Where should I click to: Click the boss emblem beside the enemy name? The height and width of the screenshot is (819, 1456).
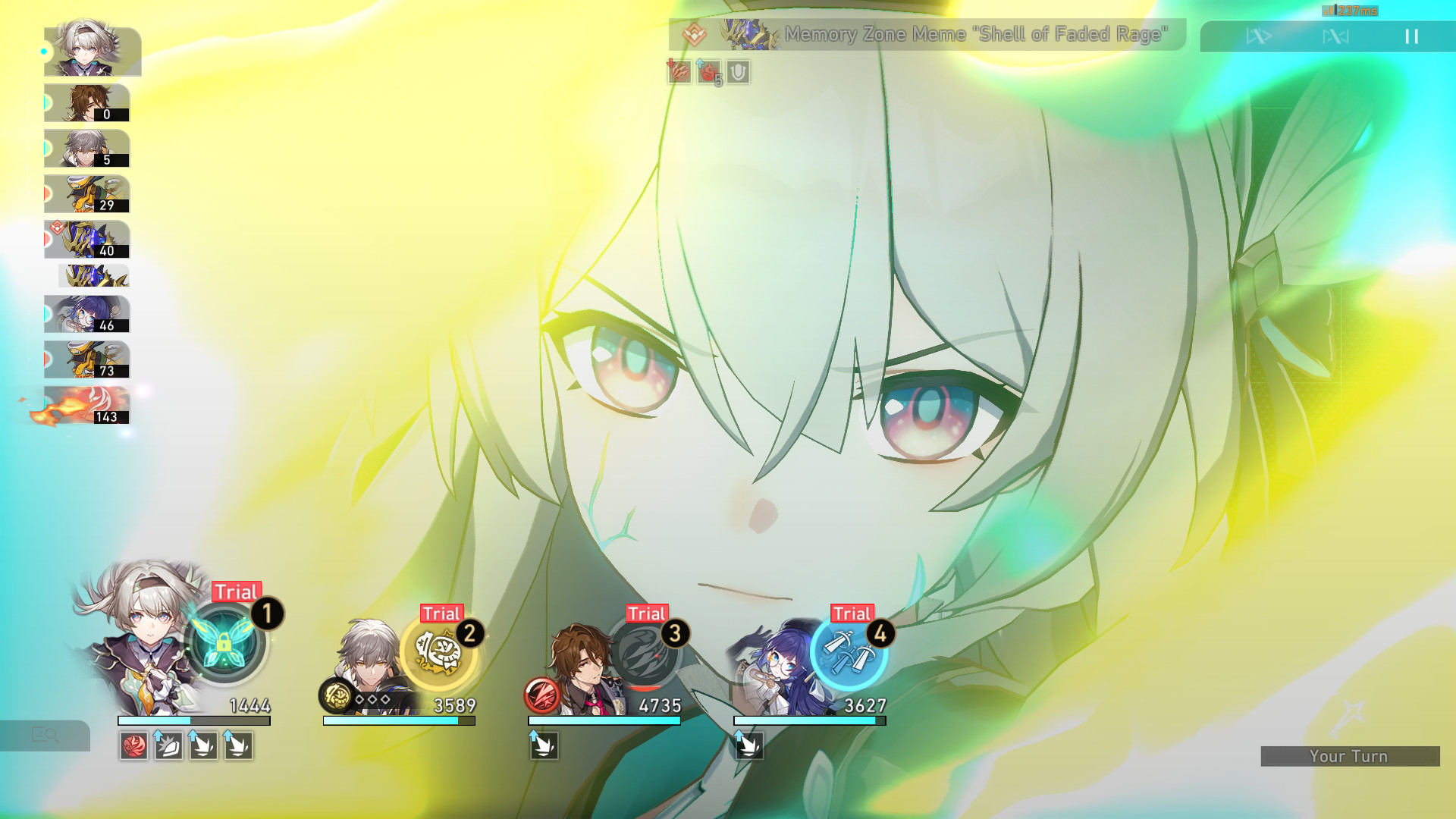point(694,33)
